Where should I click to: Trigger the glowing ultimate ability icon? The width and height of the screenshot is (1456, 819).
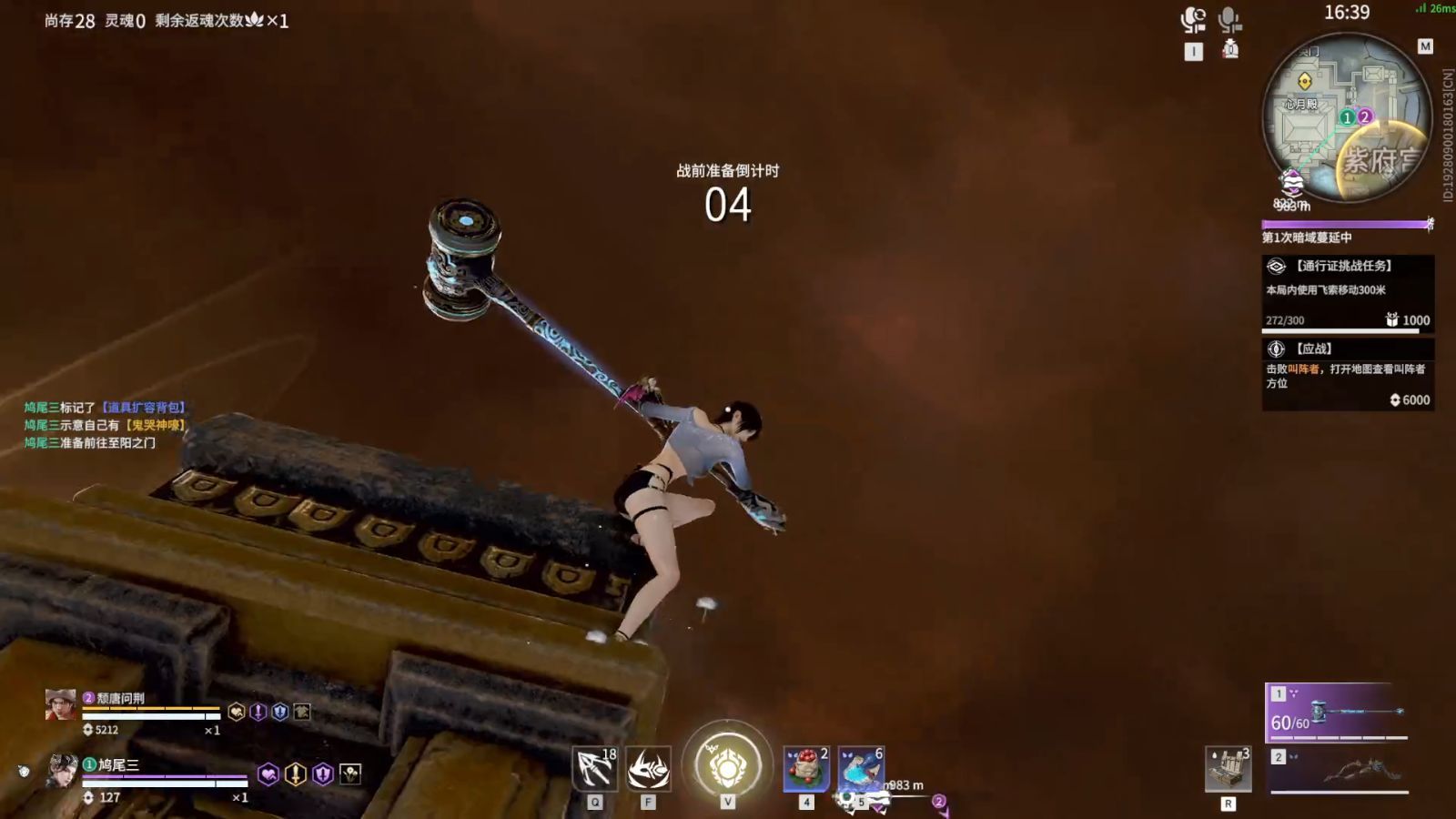tap(727, 765)
